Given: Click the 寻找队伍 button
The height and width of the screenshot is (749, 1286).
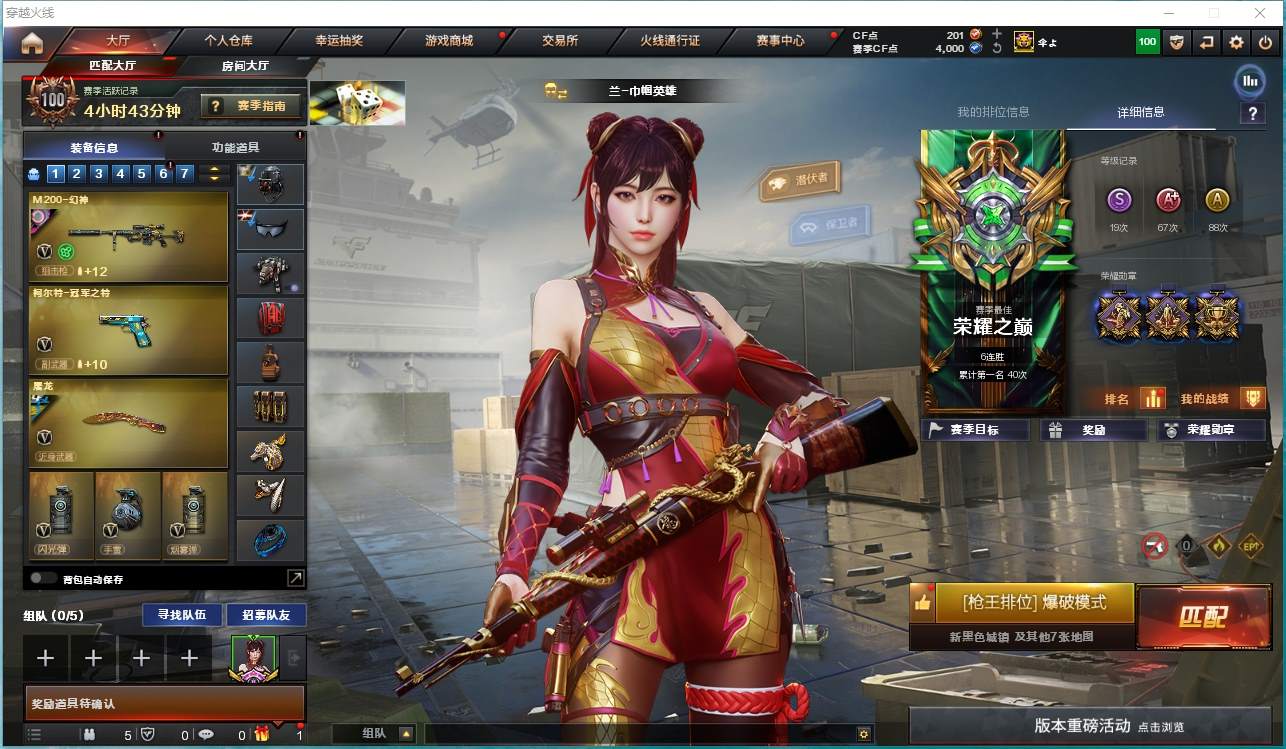Looking at the screenshot, I should [175, 614].
